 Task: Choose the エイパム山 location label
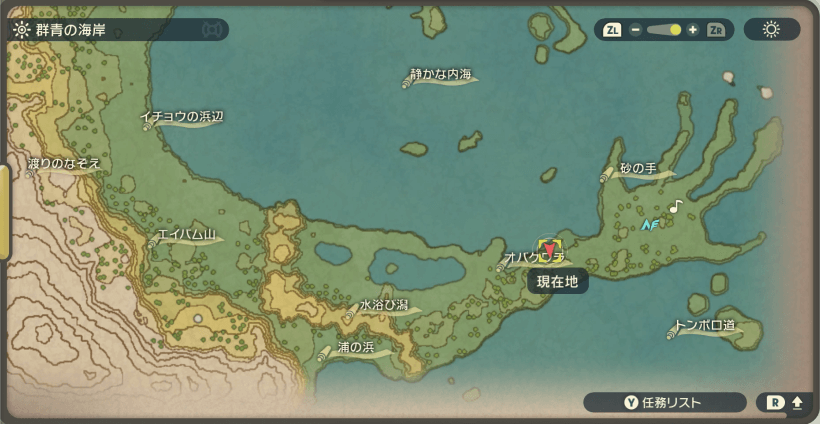tap(186, 236)
